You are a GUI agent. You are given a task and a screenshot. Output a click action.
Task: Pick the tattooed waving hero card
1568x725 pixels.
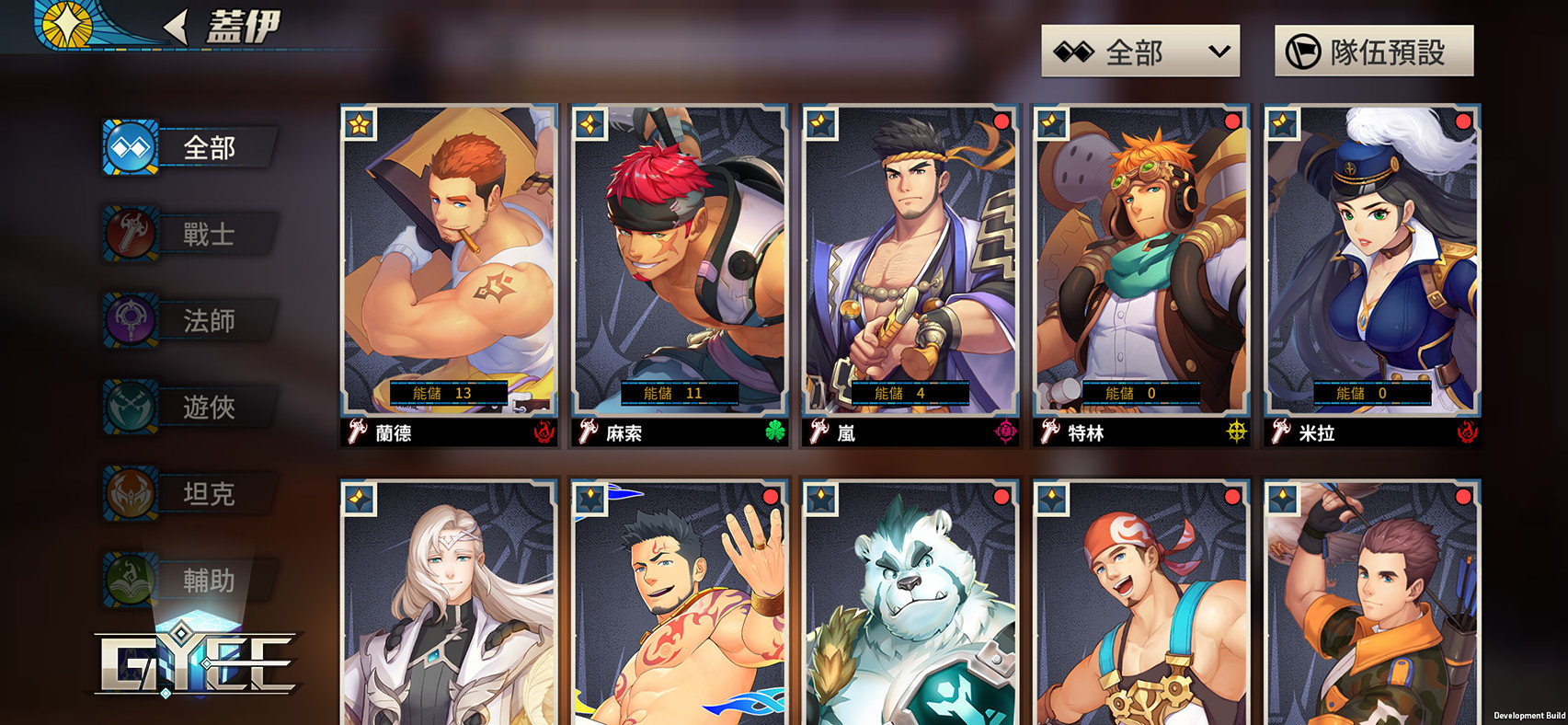click(x=680, y=607)
